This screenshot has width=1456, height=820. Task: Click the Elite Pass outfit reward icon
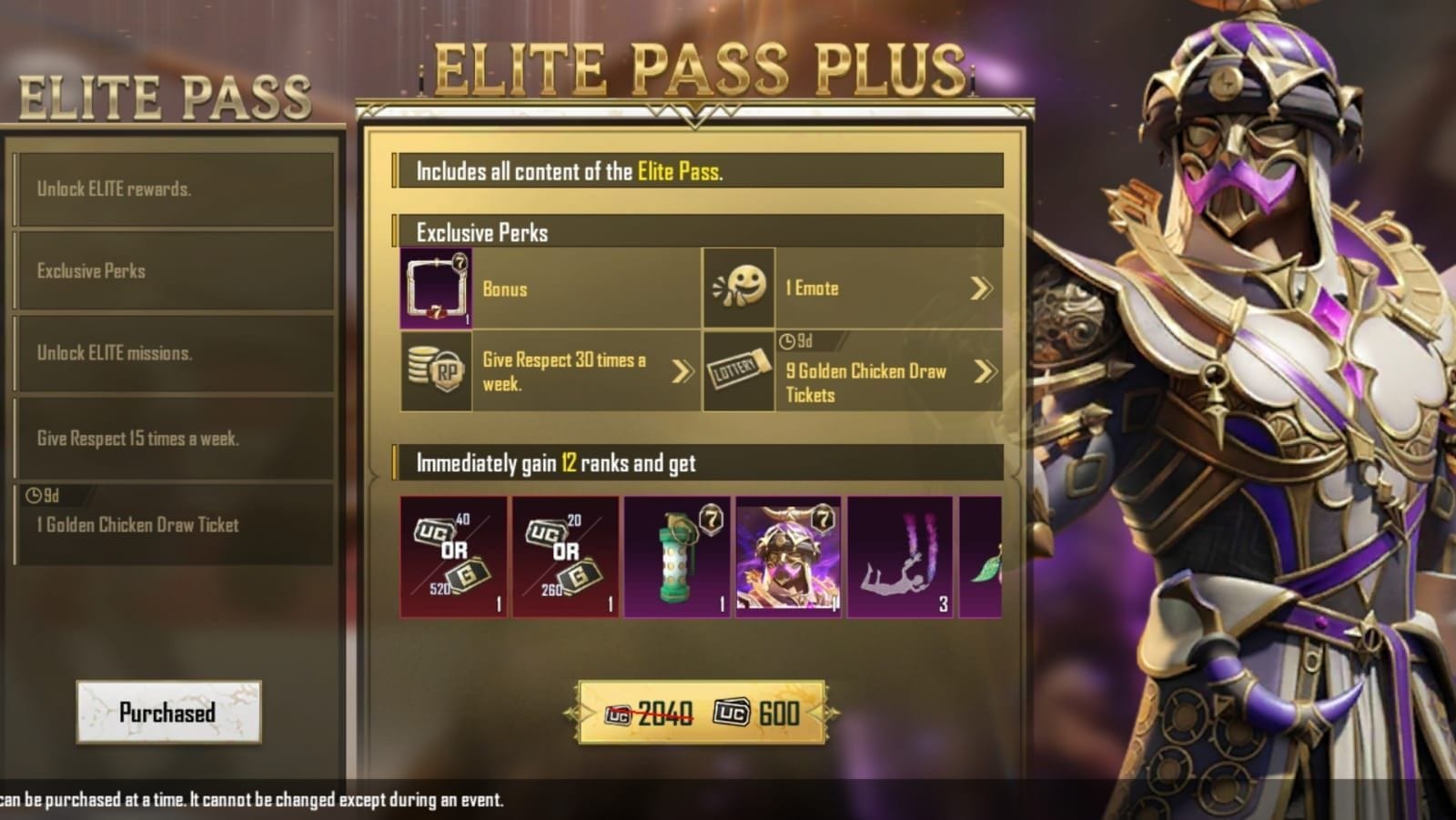point(787,556)
